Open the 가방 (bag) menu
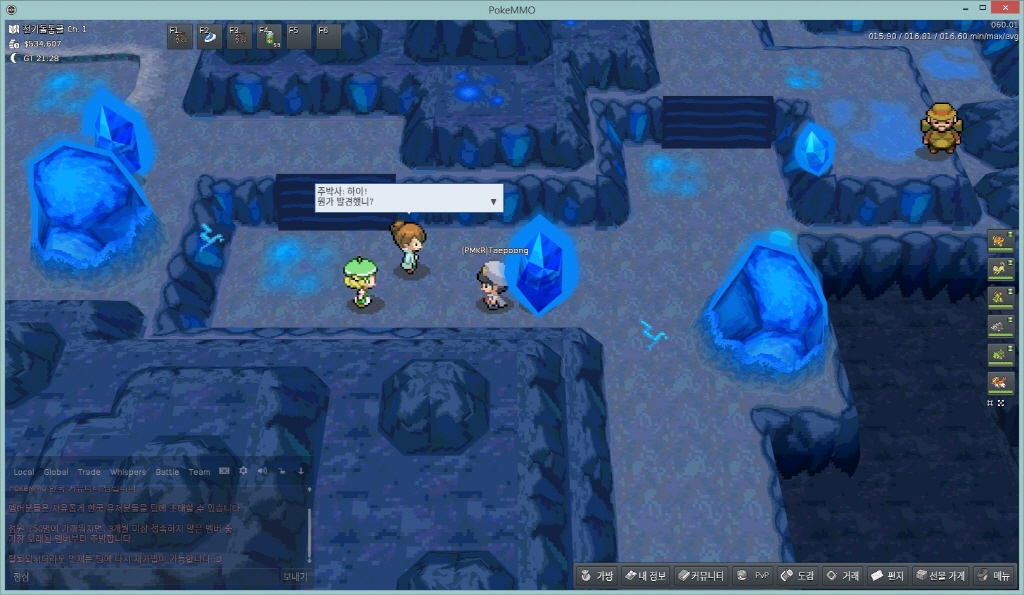Viewport: 1024px width, 595px height. point(595,576)
